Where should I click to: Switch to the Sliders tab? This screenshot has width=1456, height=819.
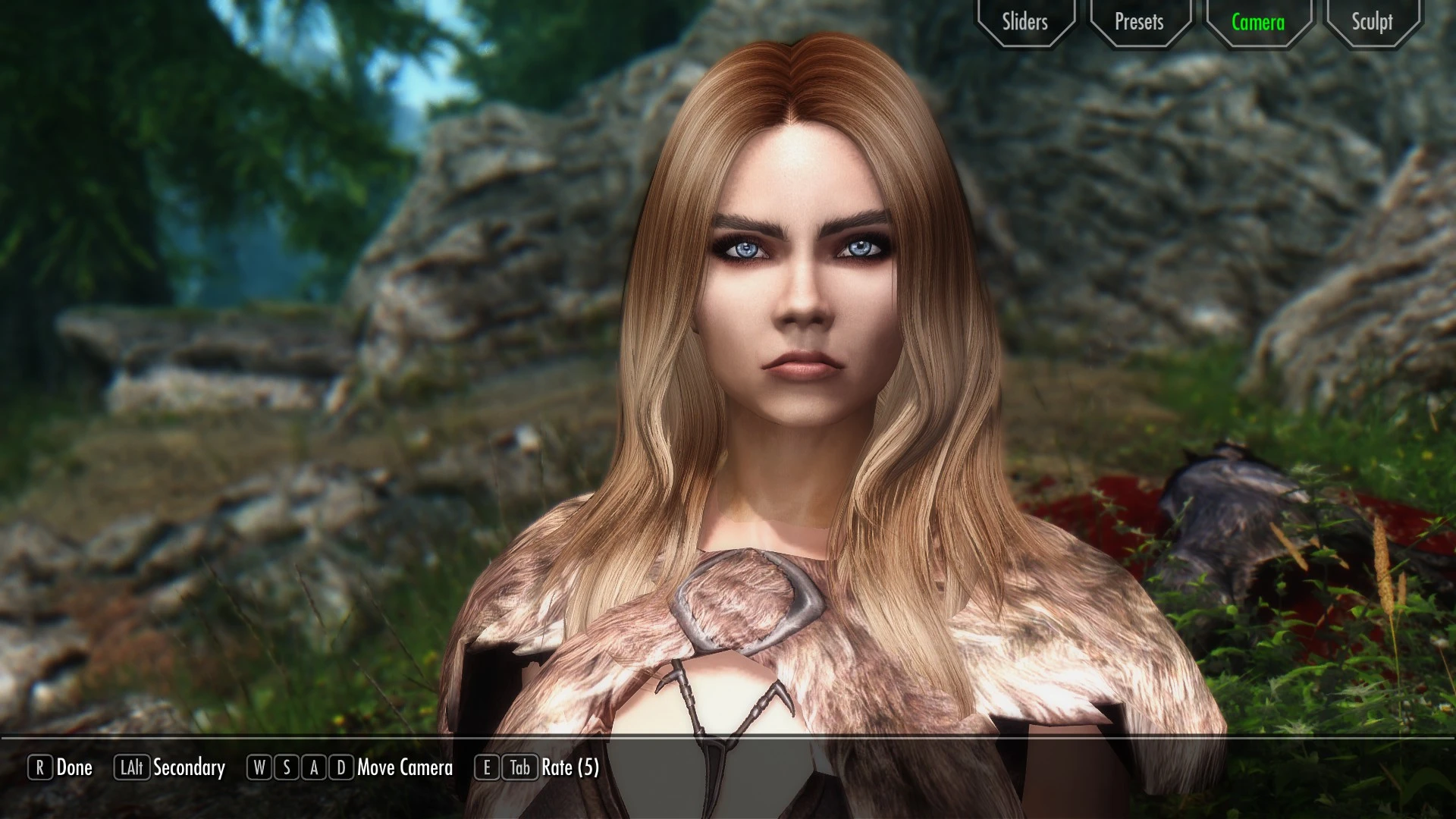pyautogui.click(x=1025, y=22)
